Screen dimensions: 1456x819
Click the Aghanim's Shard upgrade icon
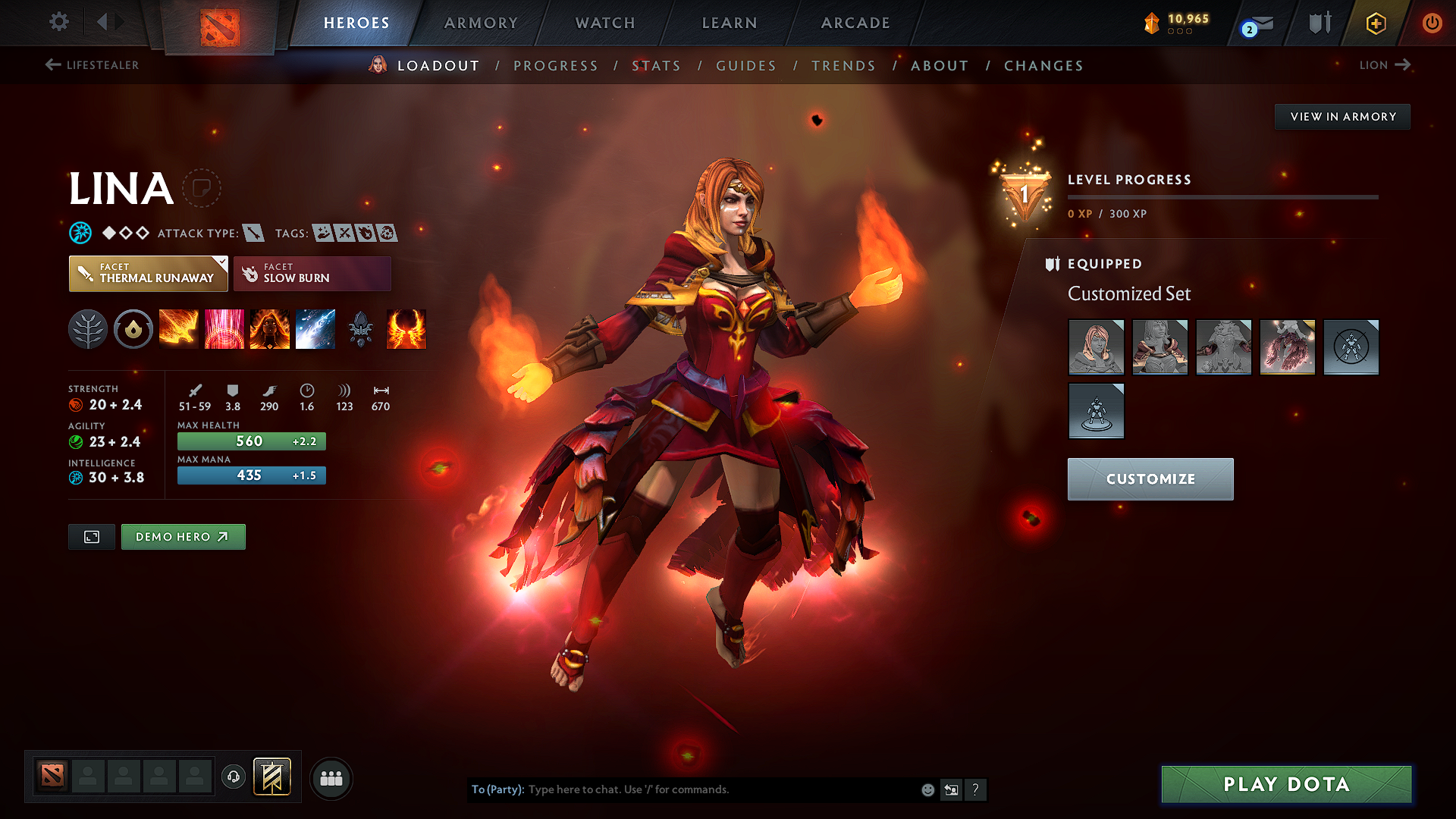(x=361, y=329)
